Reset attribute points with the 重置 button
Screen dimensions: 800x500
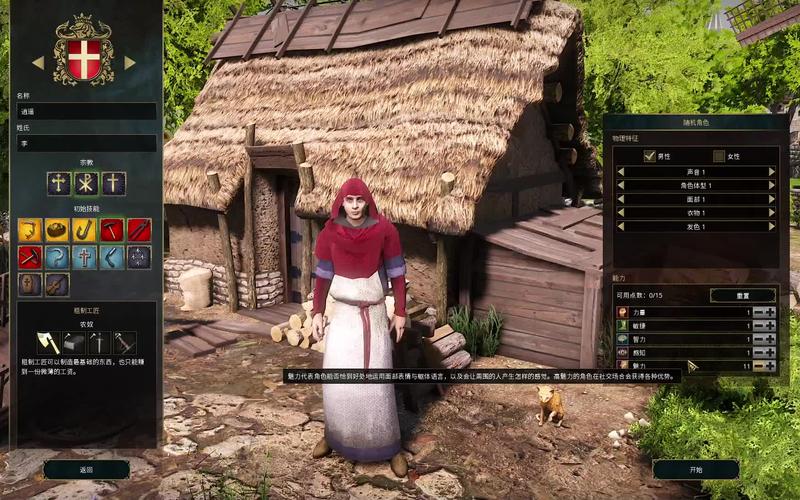click(742, 295)
